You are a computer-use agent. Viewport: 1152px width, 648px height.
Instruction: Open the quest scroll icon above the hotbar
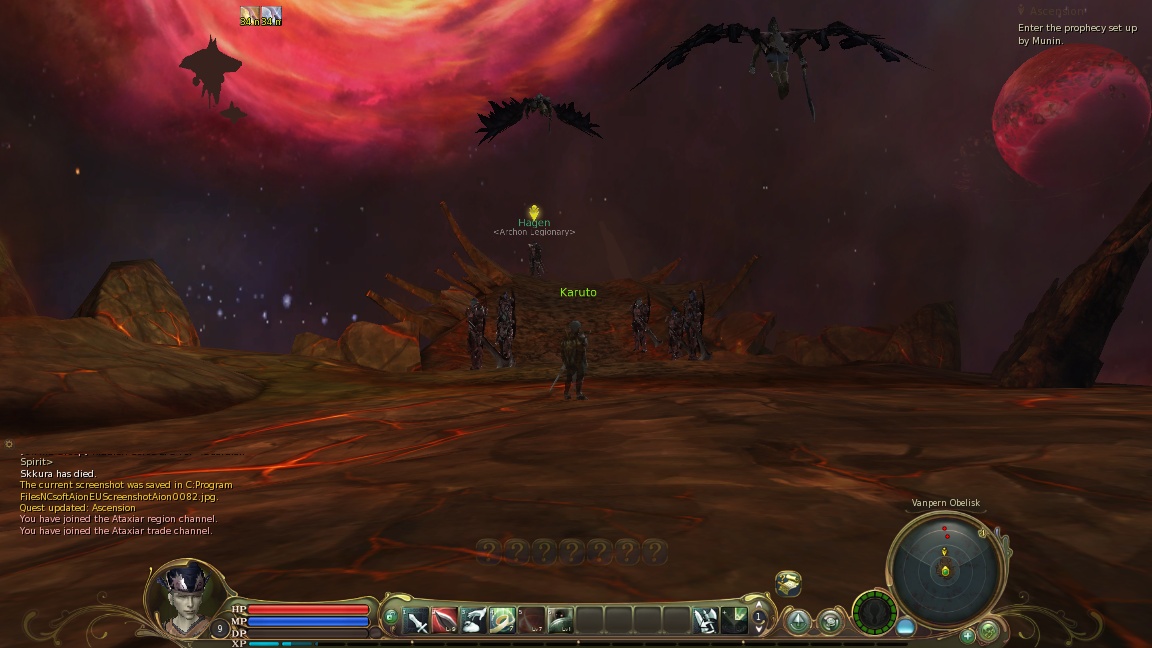pyautogui.click(x=788, y=583)
